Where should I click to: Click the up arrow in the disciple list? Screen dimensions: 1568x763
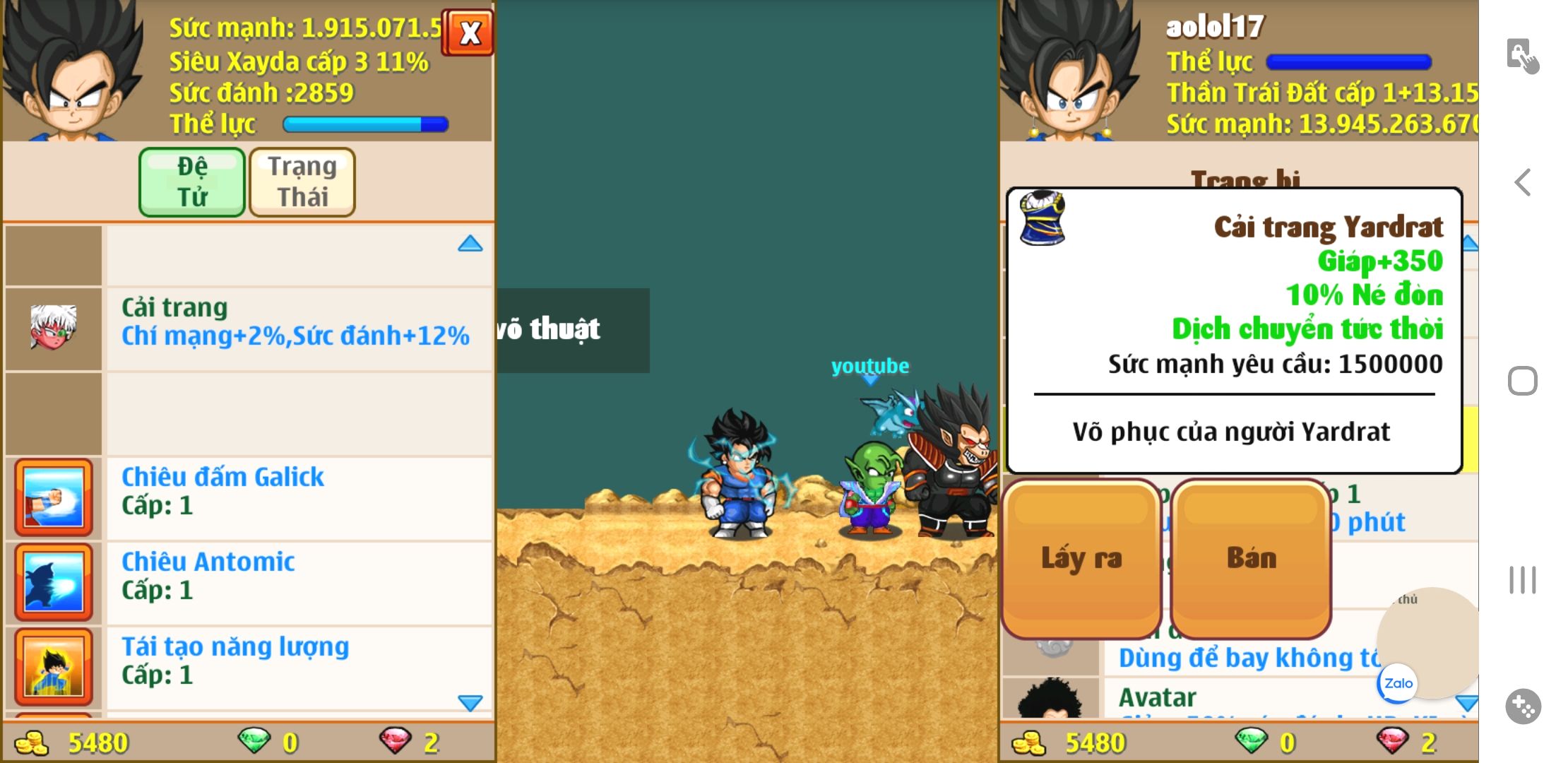pos(470,244)
